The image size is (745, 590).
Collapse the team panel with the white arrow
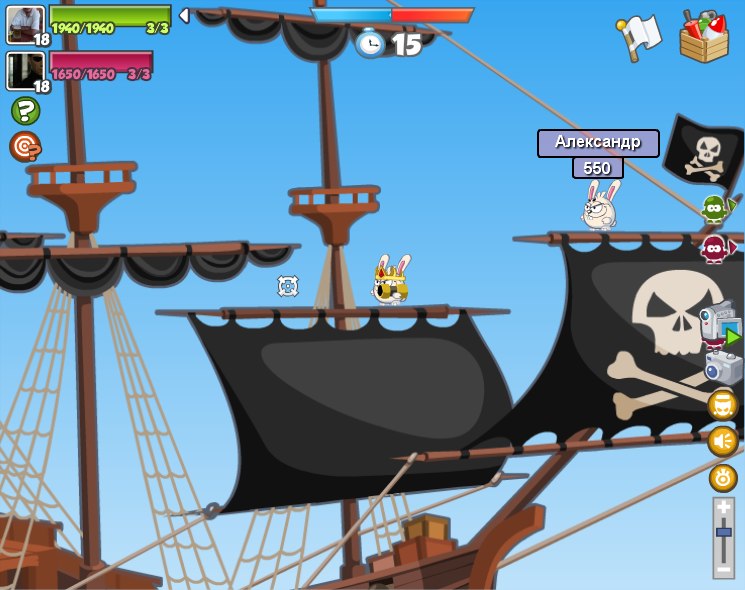[184, 15]
